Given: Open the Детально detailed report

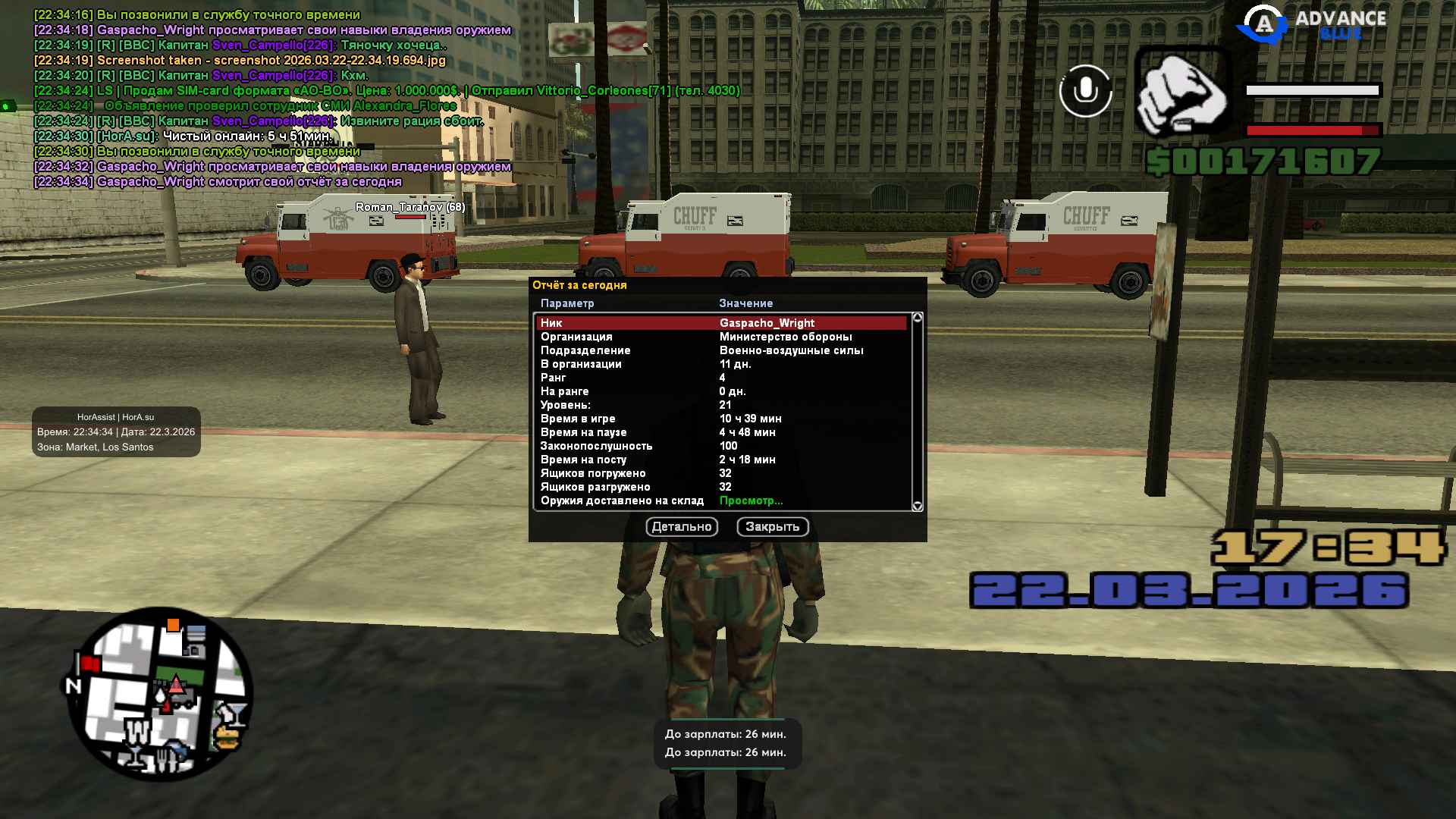Looking at the screenshot, I should point(682,527).
